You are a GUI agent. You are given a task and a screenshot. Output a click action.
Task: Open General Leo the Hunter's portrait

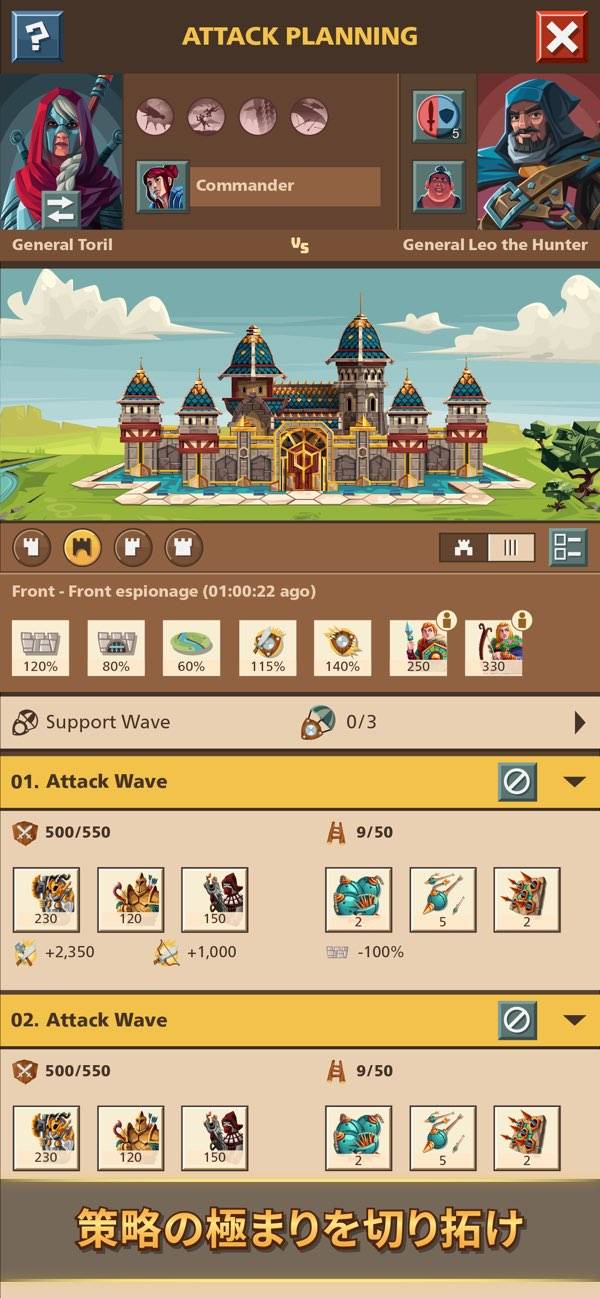[538, 150]
